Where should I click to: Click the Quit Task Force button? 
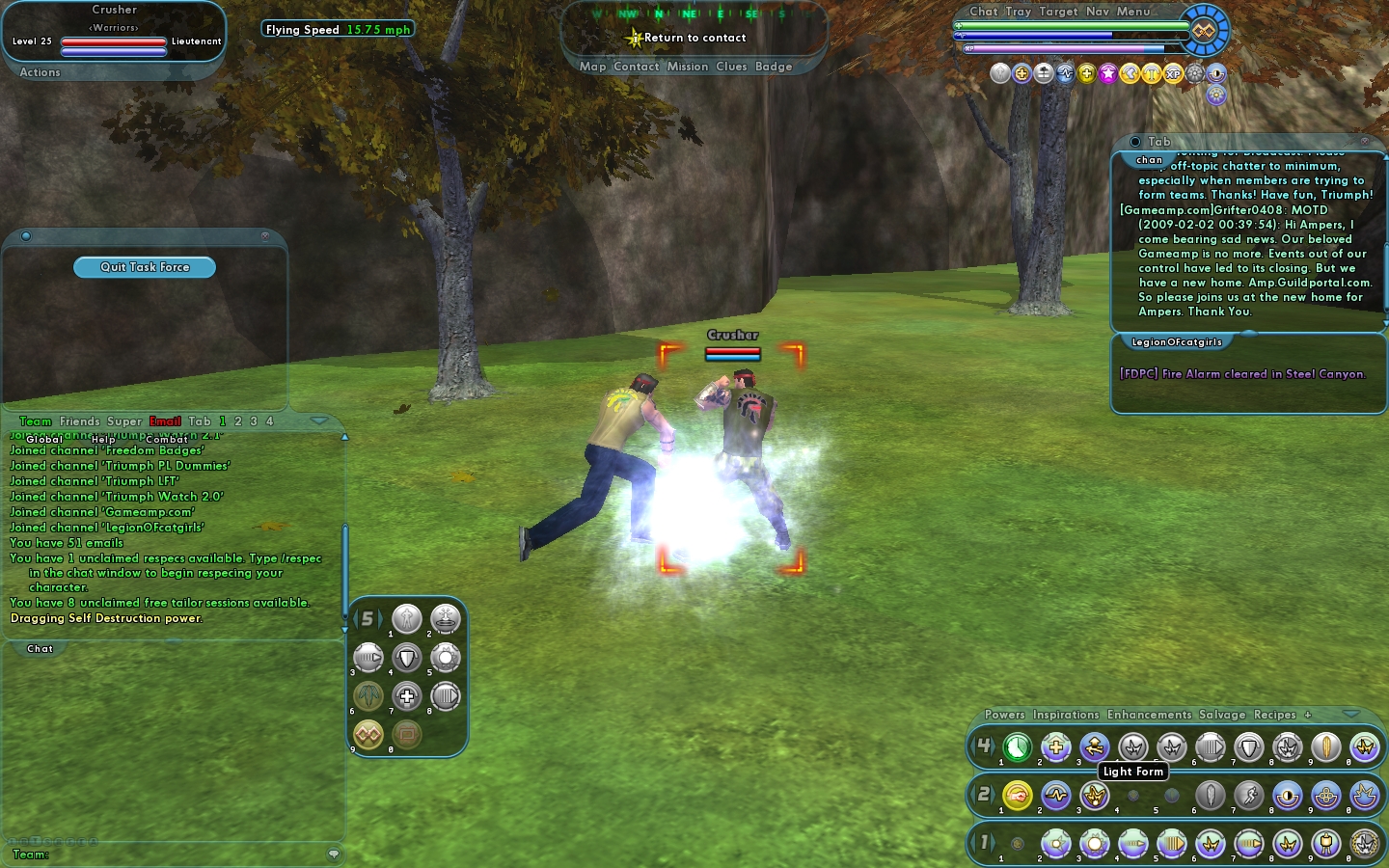145,267
